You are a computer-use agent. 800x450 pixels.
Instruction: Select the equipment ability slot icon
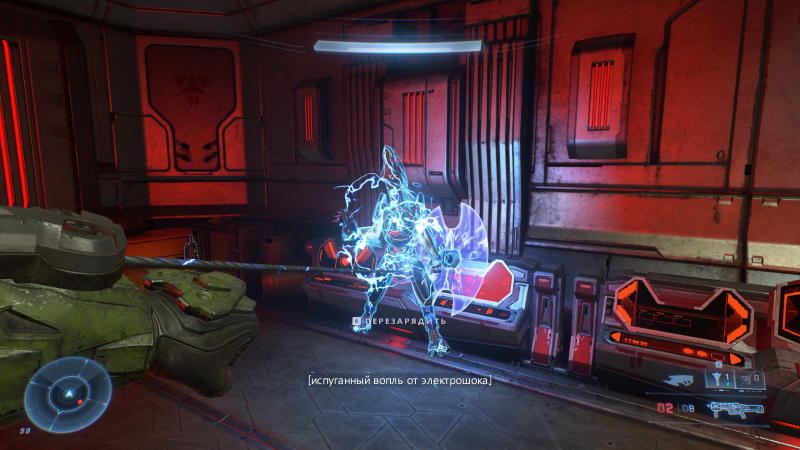(x=750, y=380)
